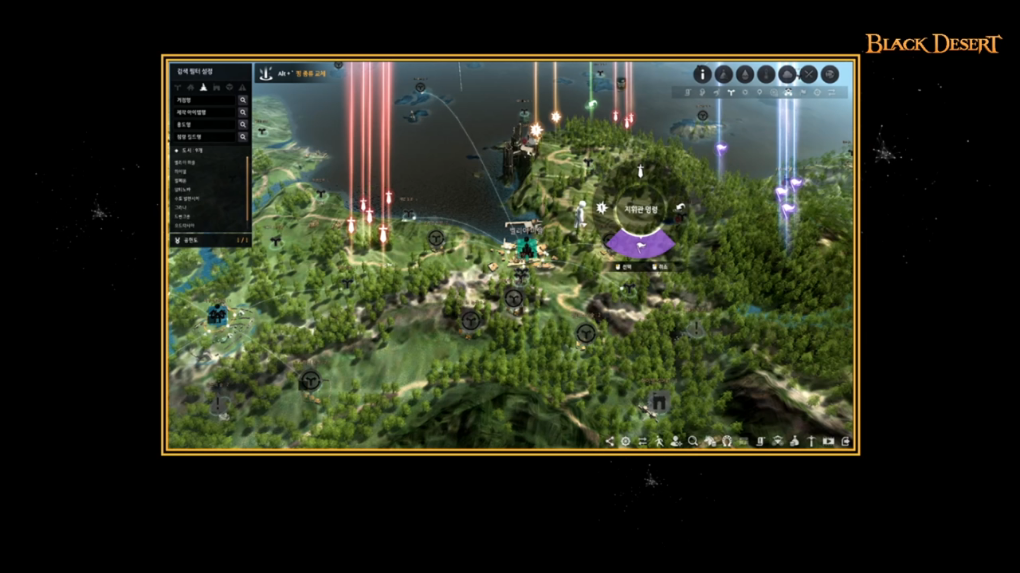The height and width of the screenshot is (573, 1020).
Task: Choose the first town in the city list
Action: coord(185,162)
